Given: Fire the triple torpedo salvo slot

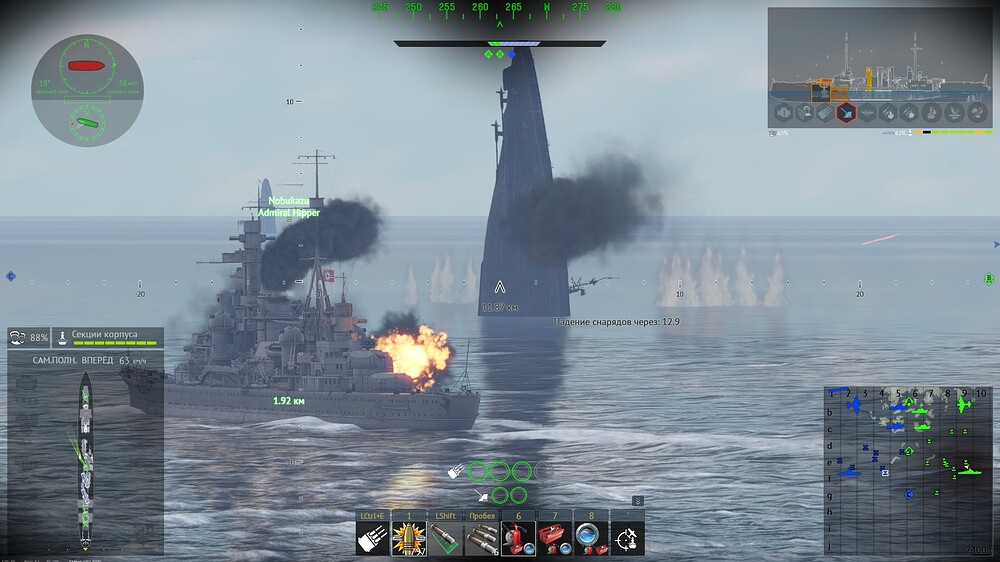Looking at the screenshot, I should tap(481, 538).
